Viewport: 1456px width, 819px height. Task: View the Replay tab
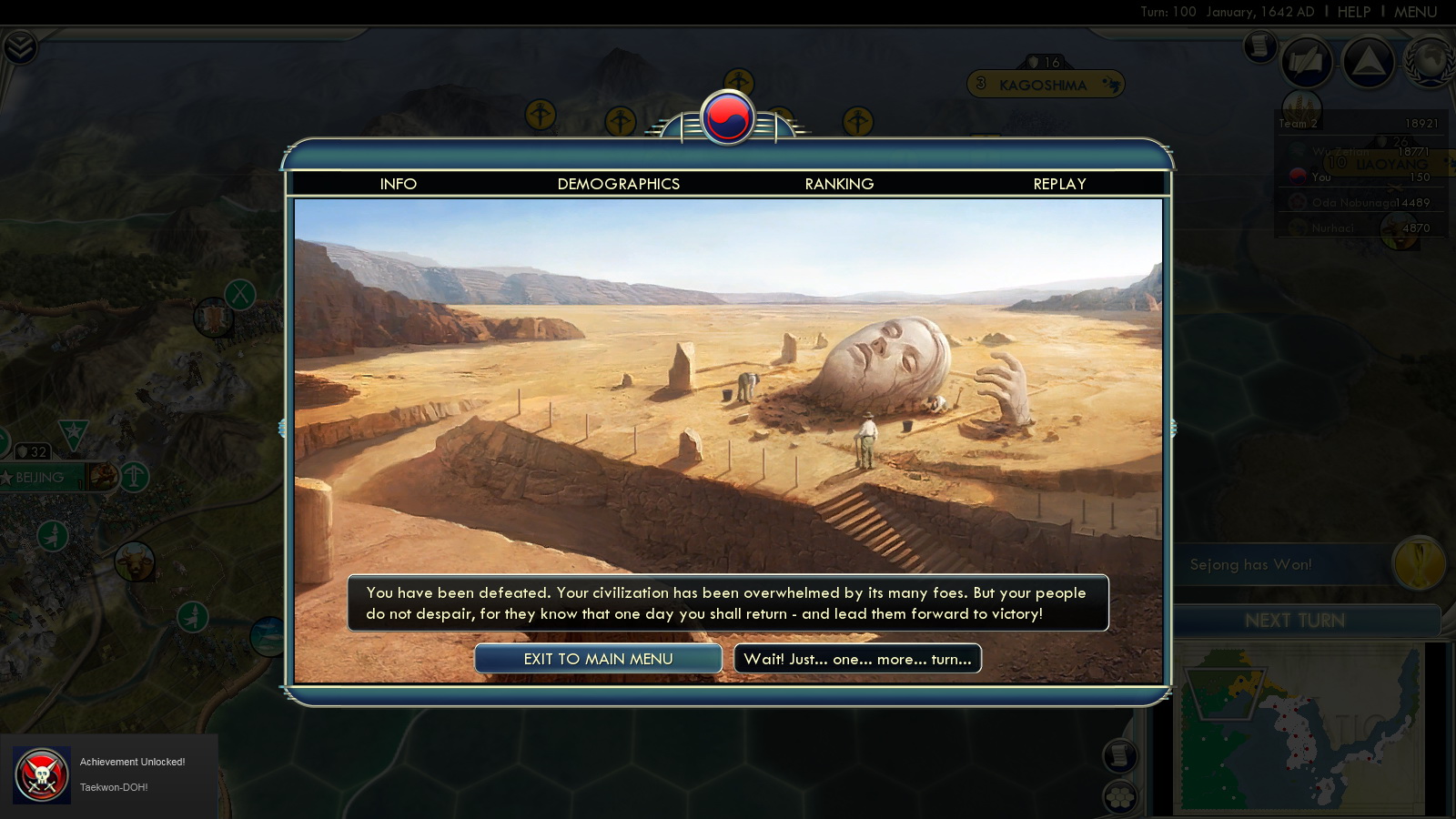click(1059, 184)
